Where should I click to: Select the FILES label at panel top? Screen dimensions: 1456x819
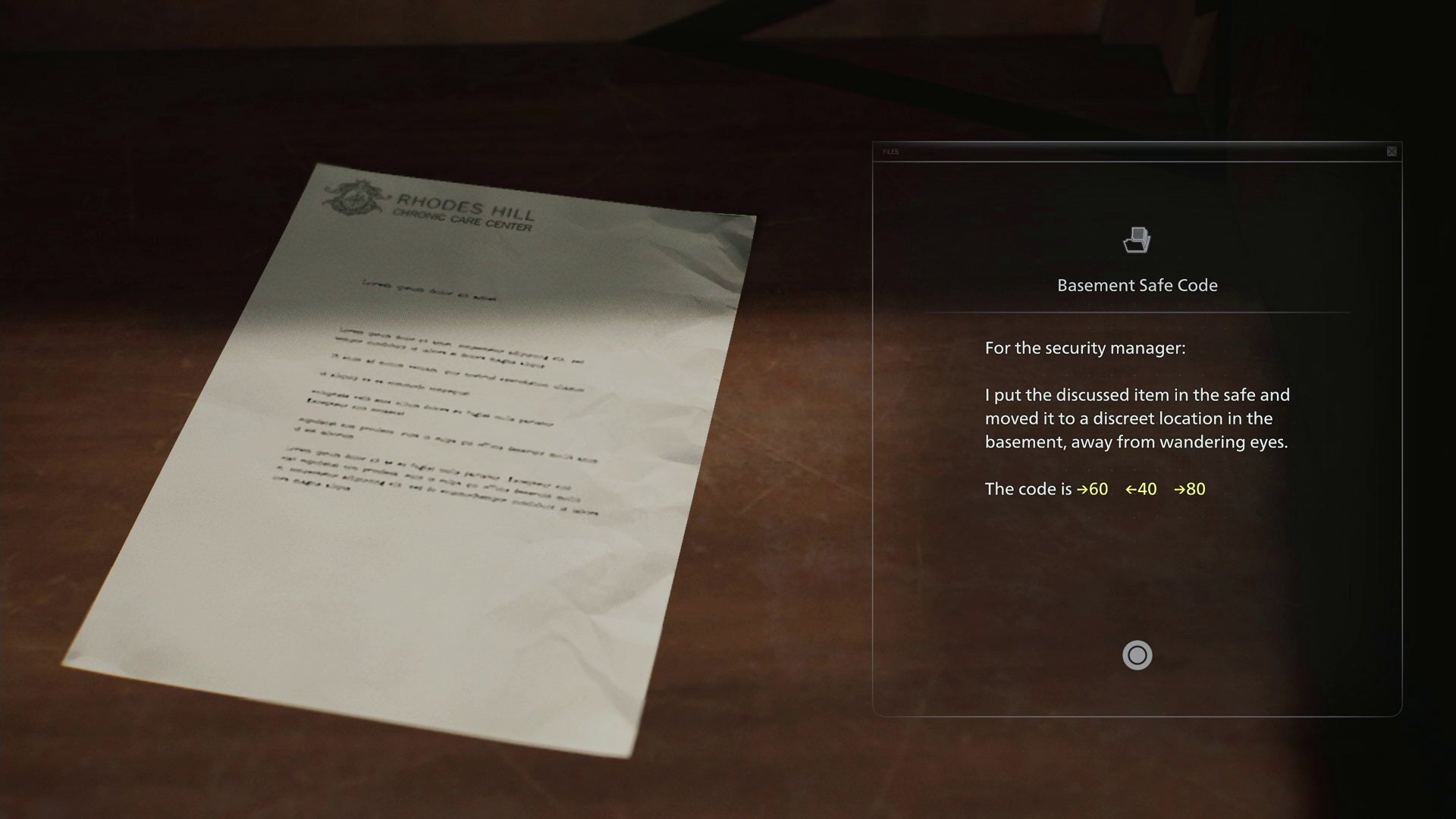(890, 152)
